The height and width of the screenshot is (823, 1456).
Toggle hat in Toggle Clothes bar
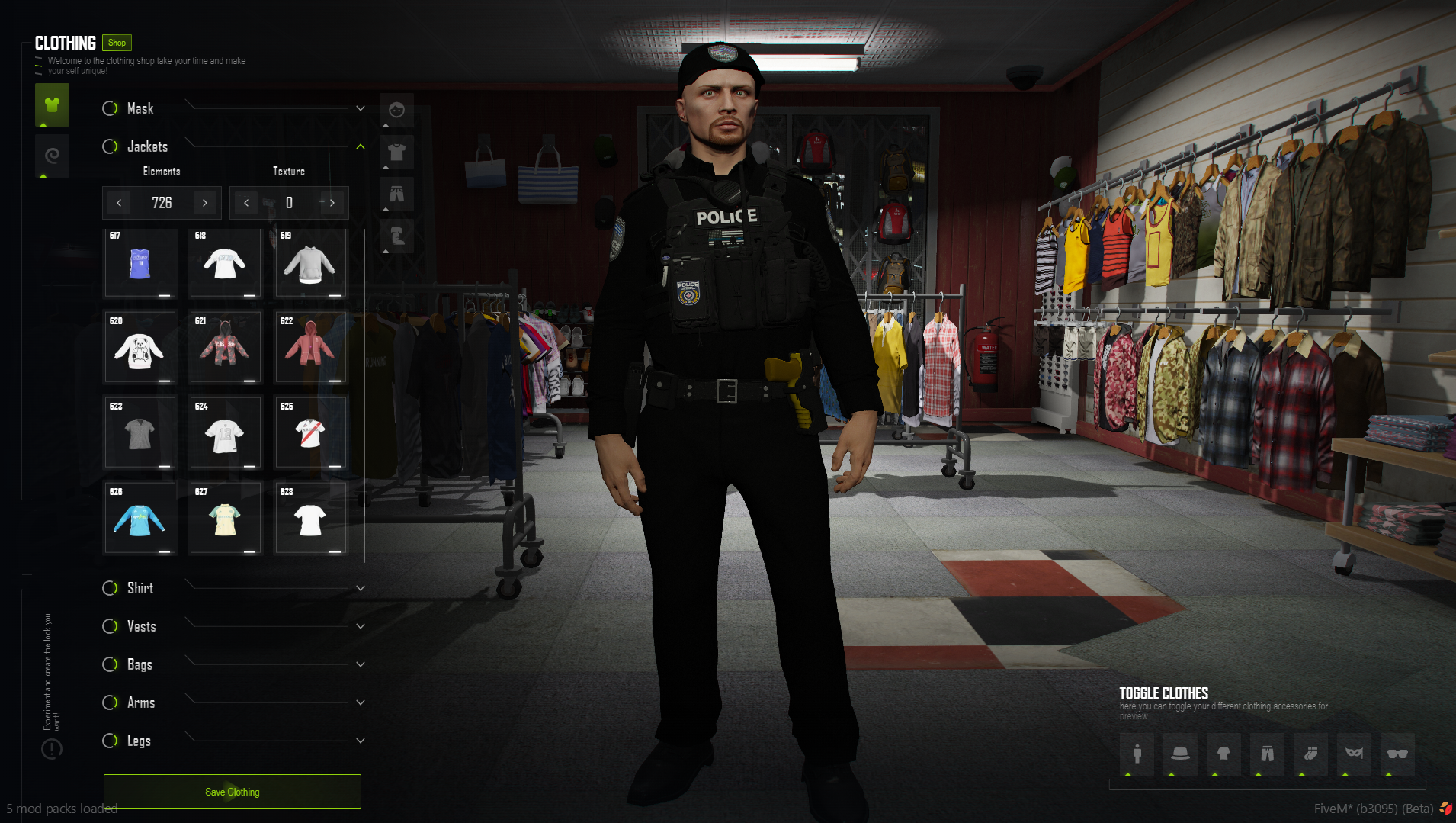(1180, 754)
